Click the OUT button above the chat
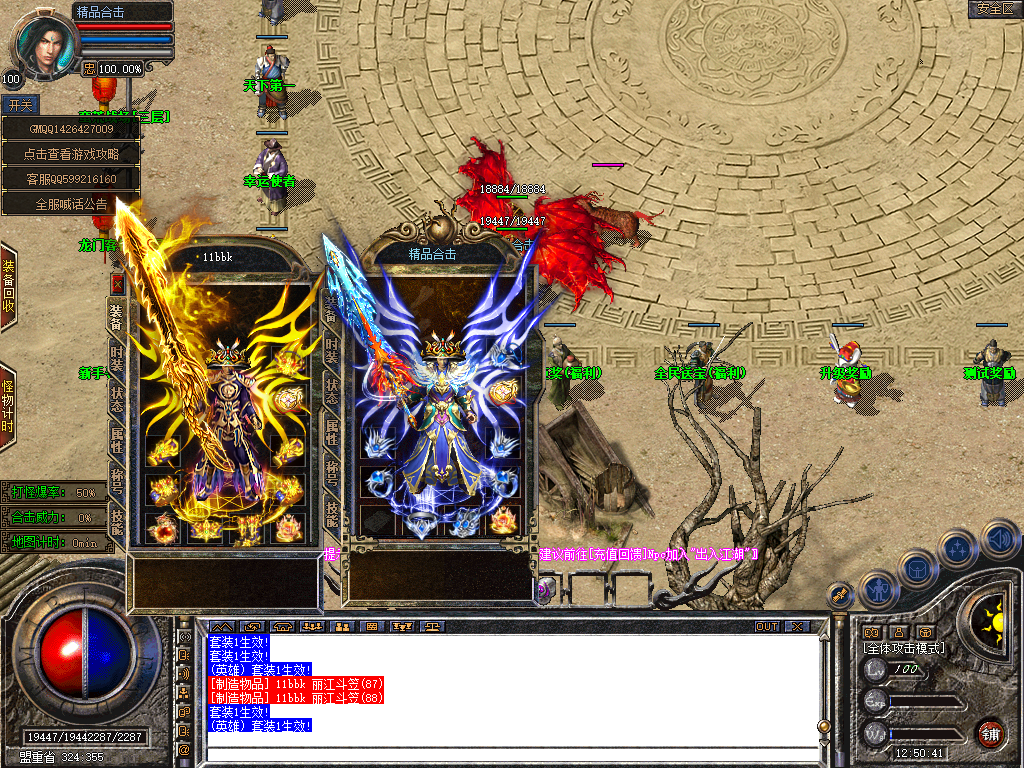This screenshot has width=1024, height=768. pyautogui.click(x=766, y=627)
